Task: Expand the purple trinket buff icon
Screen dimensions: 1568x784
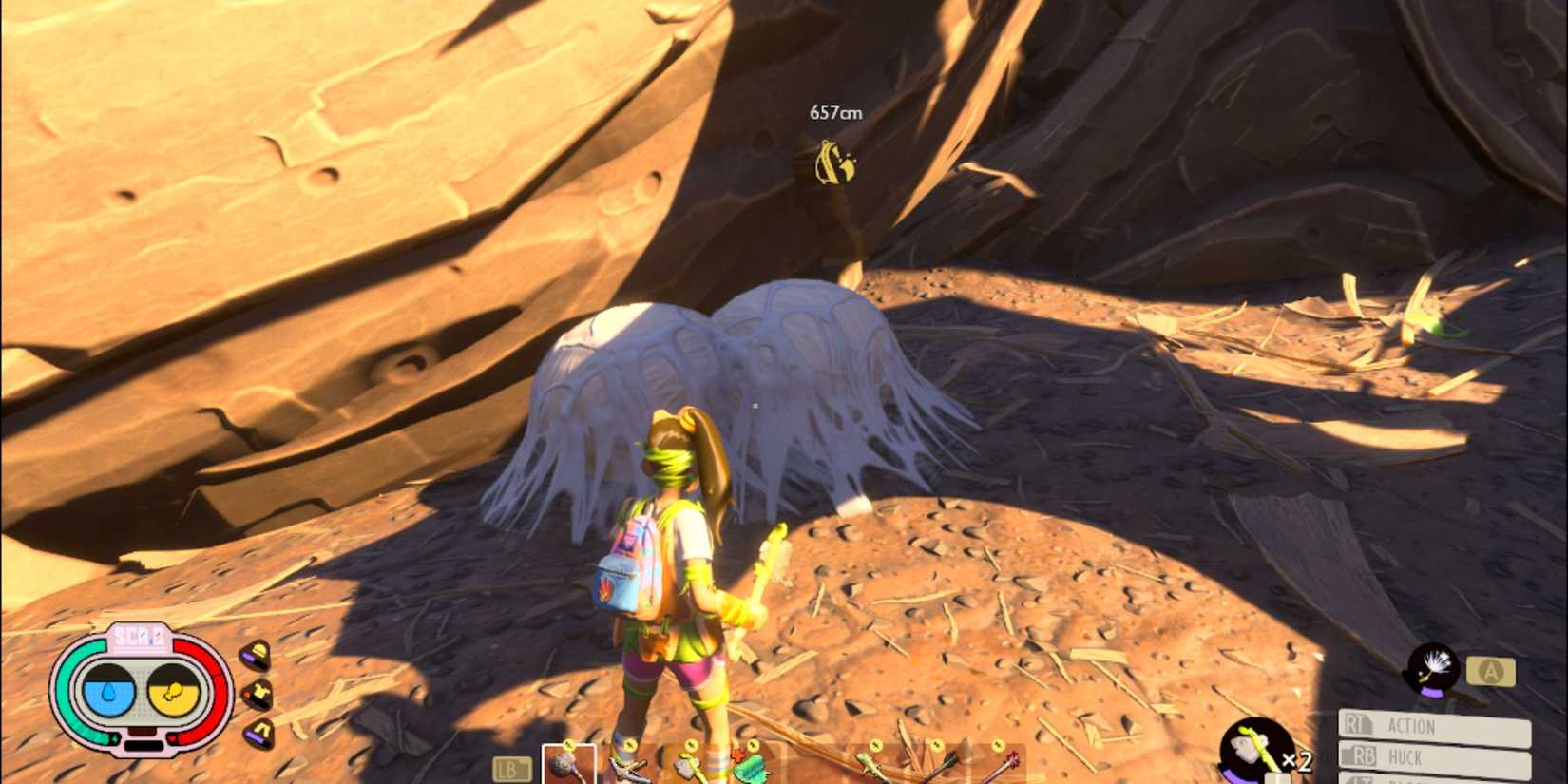Action: click(x=260, y=732)
